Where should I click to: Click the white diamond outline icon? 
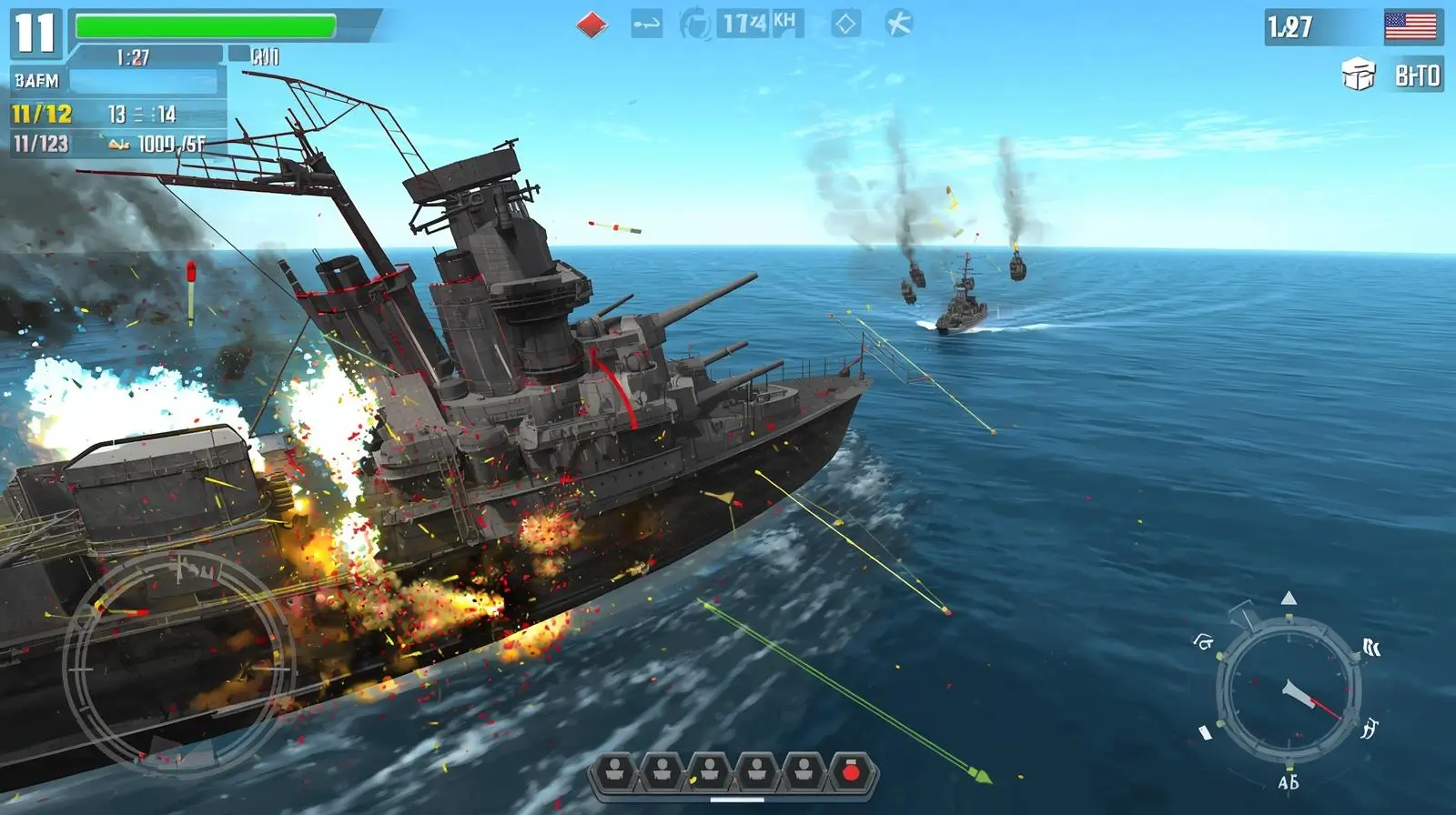click(845, 24)
